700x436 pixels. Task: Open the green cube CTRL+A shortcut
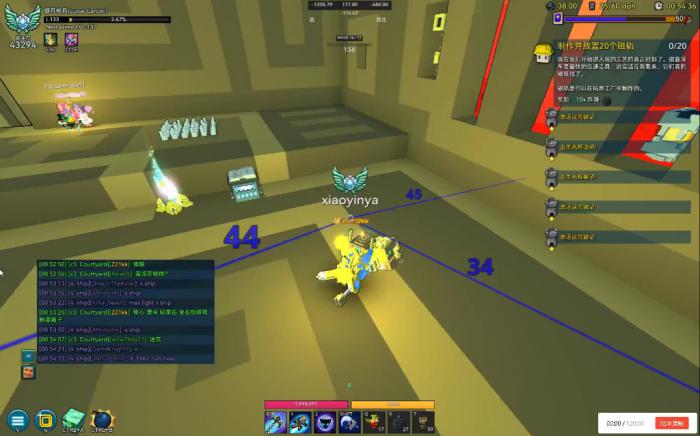74,419
